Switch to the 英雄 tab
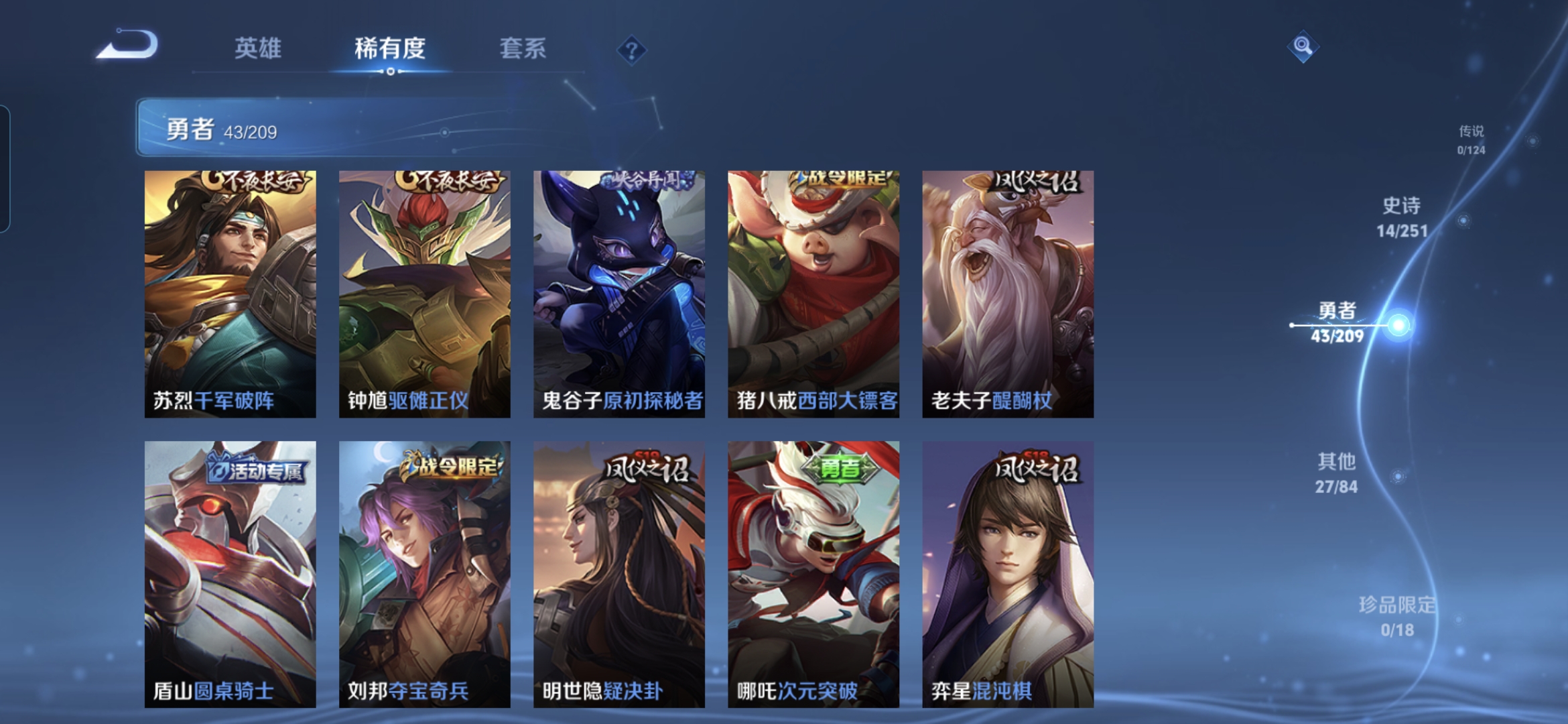Screen dimensions: 1568x724 tap(258, 48)
